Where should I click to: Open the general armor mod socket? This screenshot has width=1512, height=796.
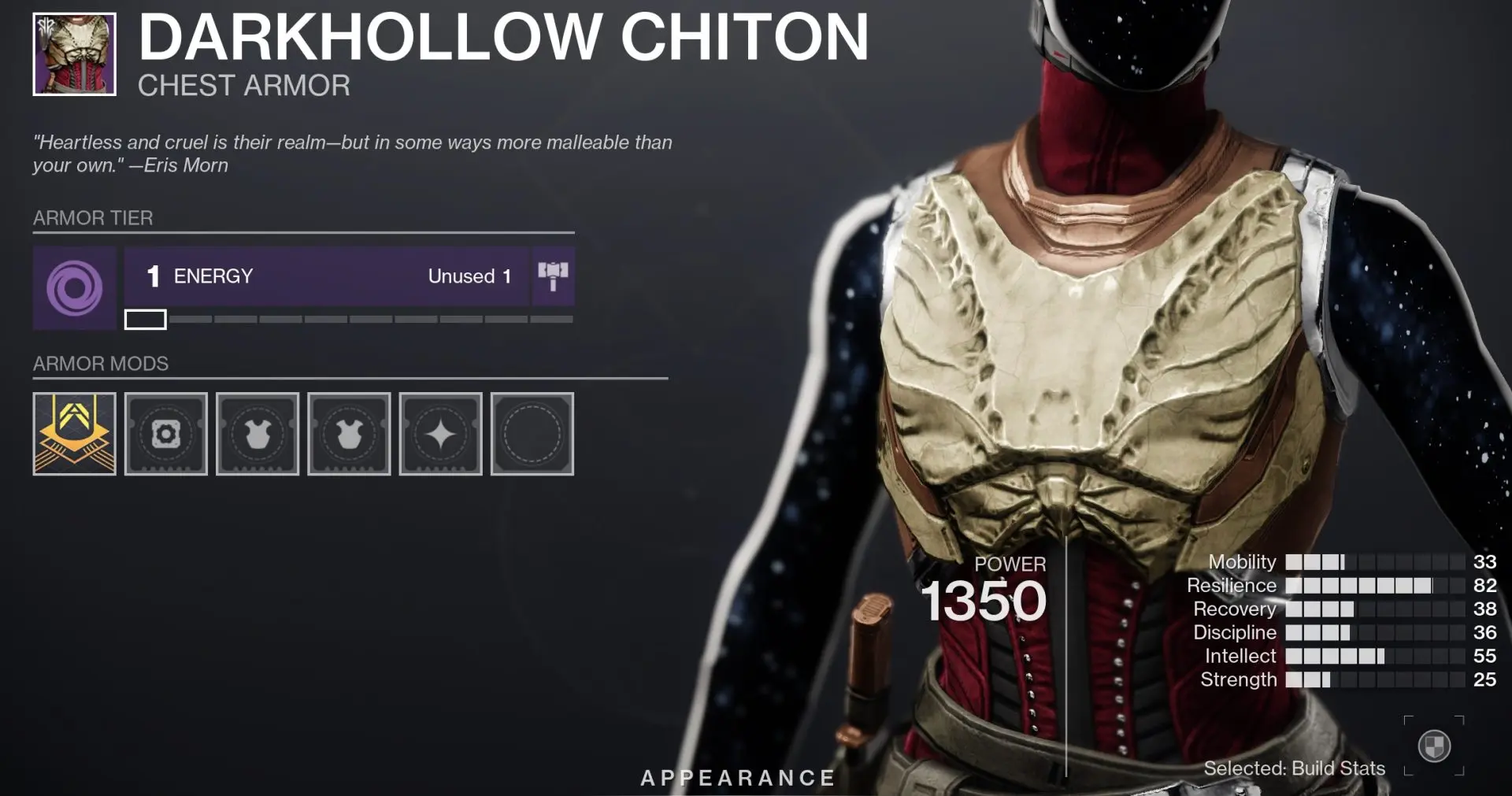click(x=165, y=433)
